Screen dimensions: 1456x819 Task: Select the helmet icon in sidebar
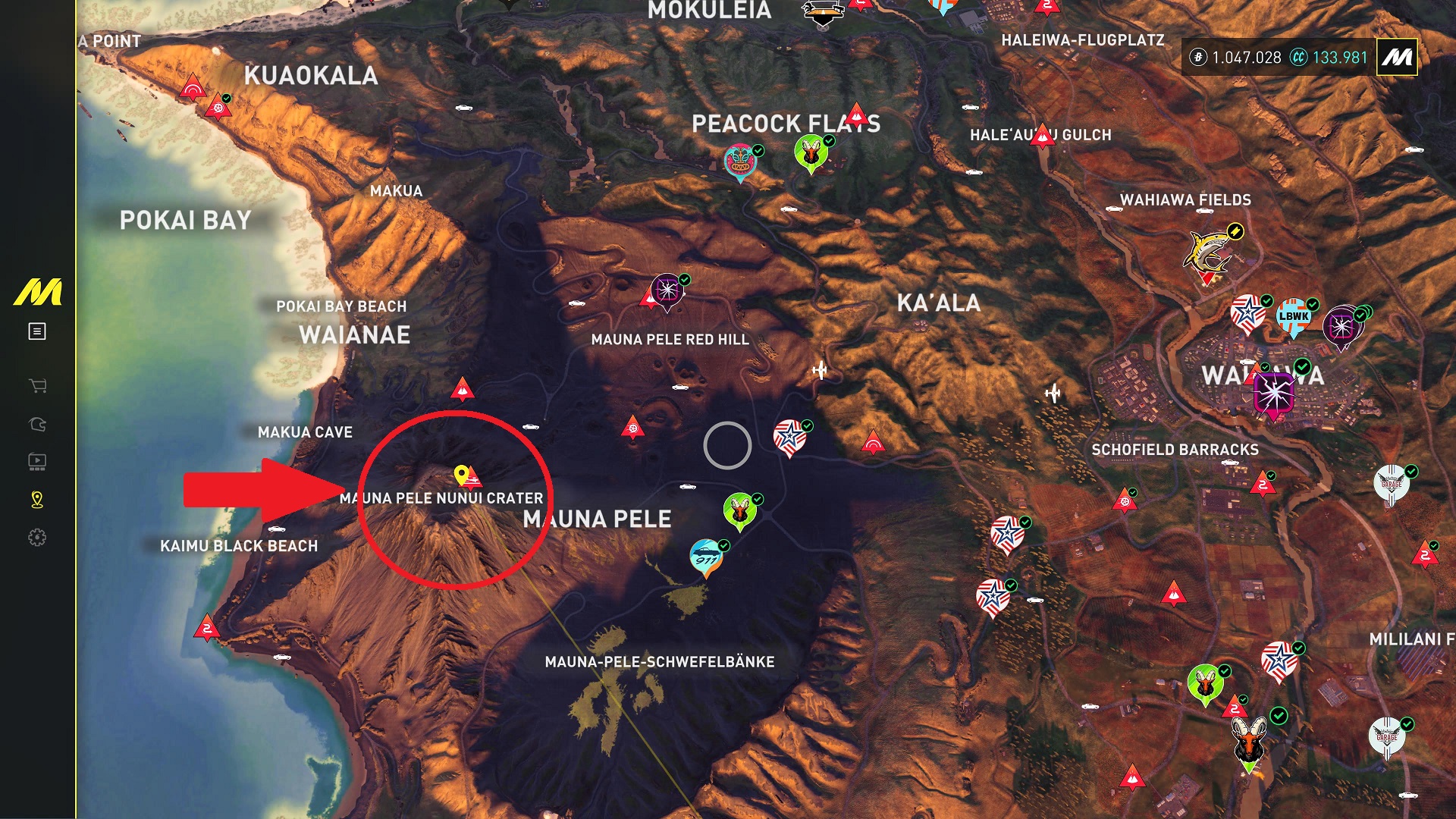point(37,424)
